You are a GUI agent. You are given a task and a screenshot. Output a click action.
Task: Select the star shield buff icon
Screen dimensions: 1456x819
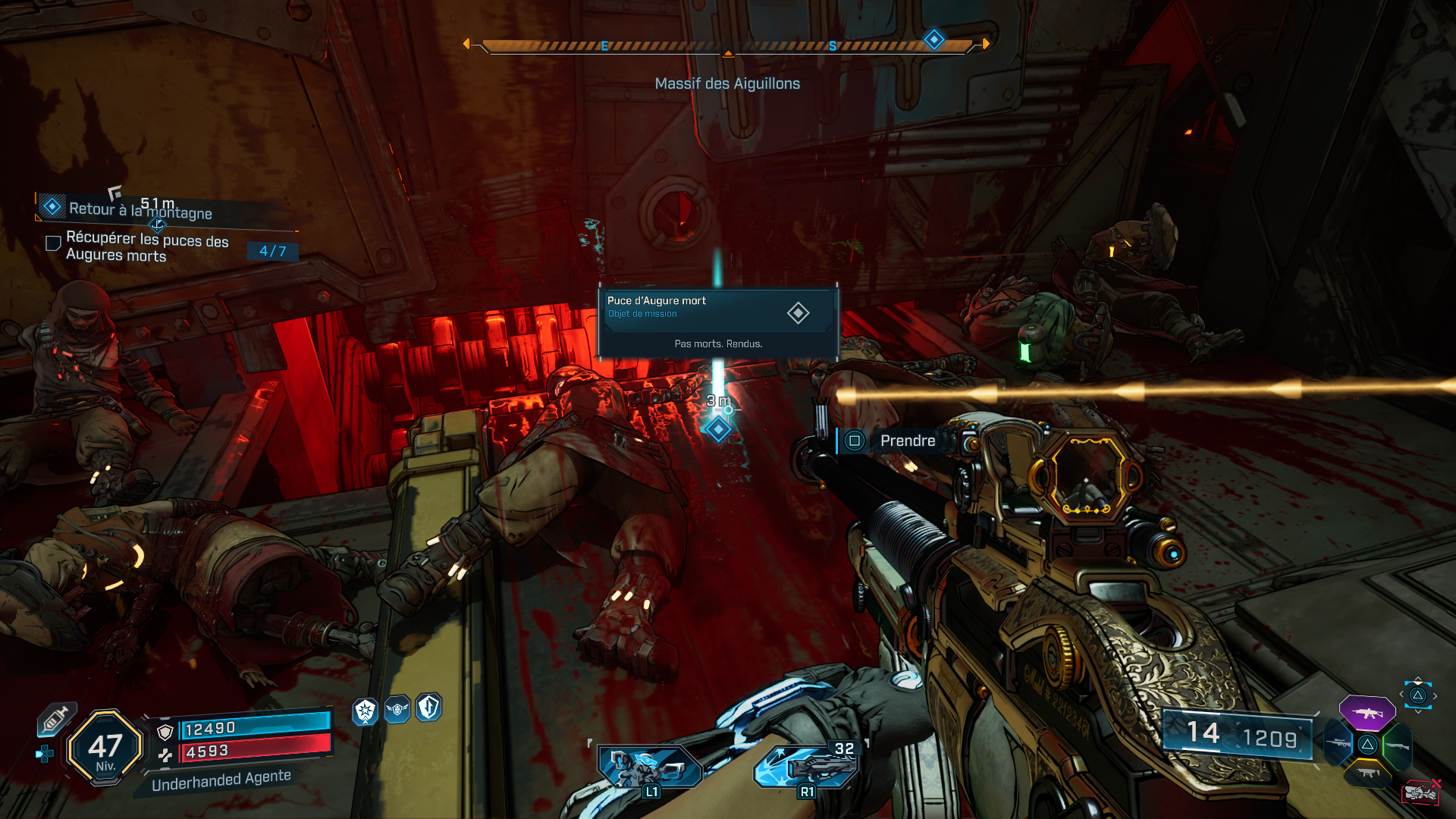[366, 711]
